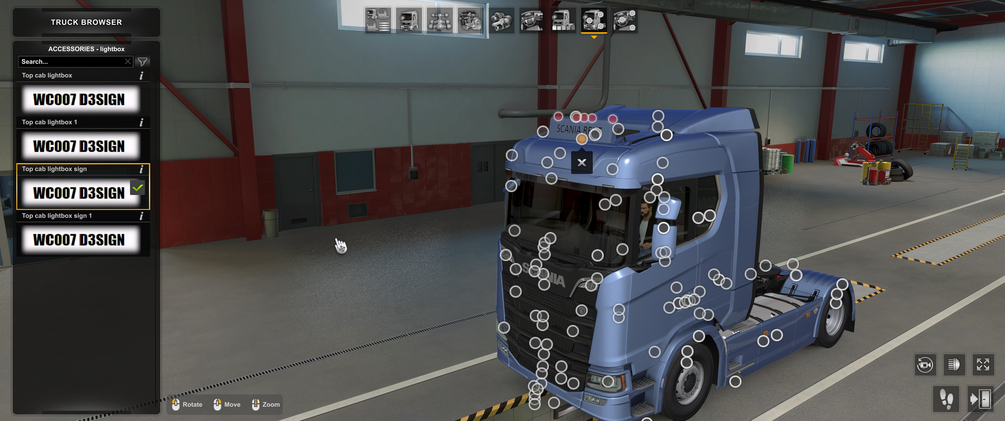The image size is (1005, 421).
Task: Click the accessory Search field
Action: tap(72, 62)
